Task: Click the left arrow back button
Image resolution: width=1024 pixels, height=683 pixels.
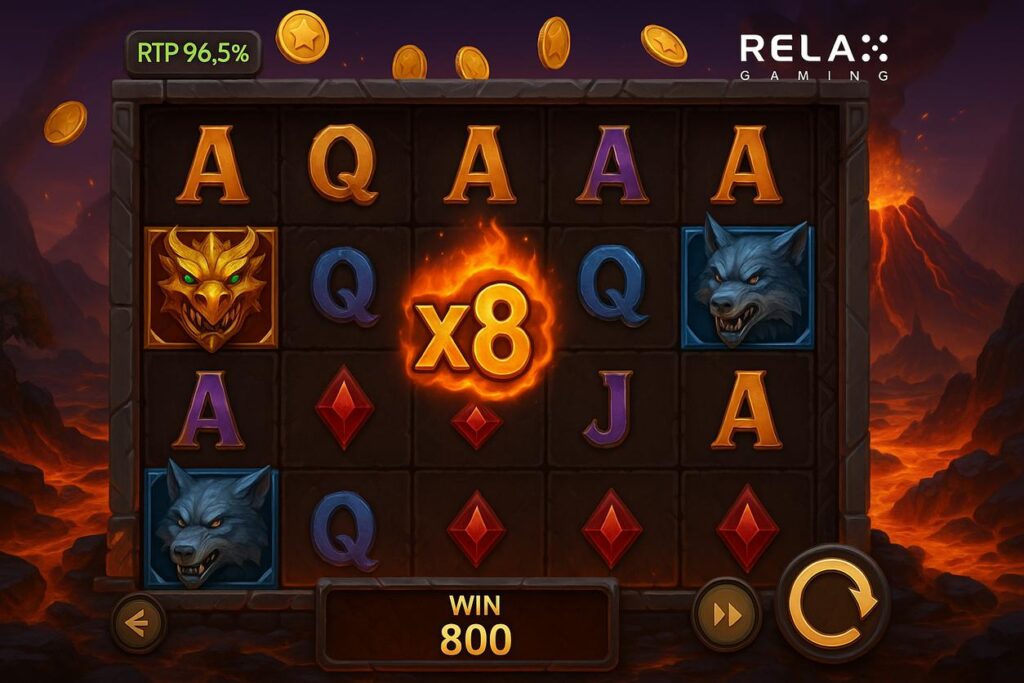Action: pos(137,623)
